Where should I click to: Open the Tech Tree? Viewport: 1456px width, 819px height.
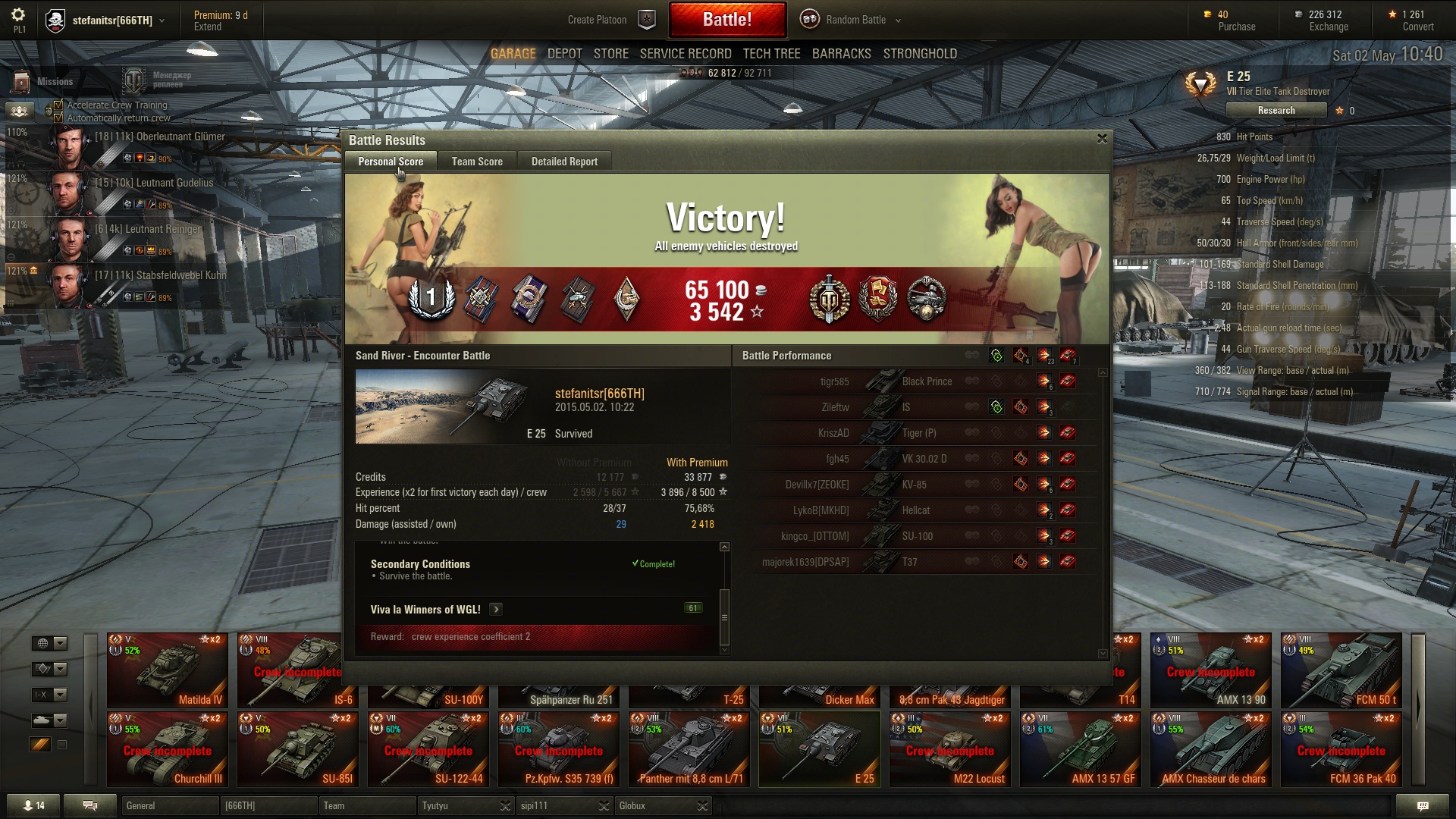pos(771,54)
